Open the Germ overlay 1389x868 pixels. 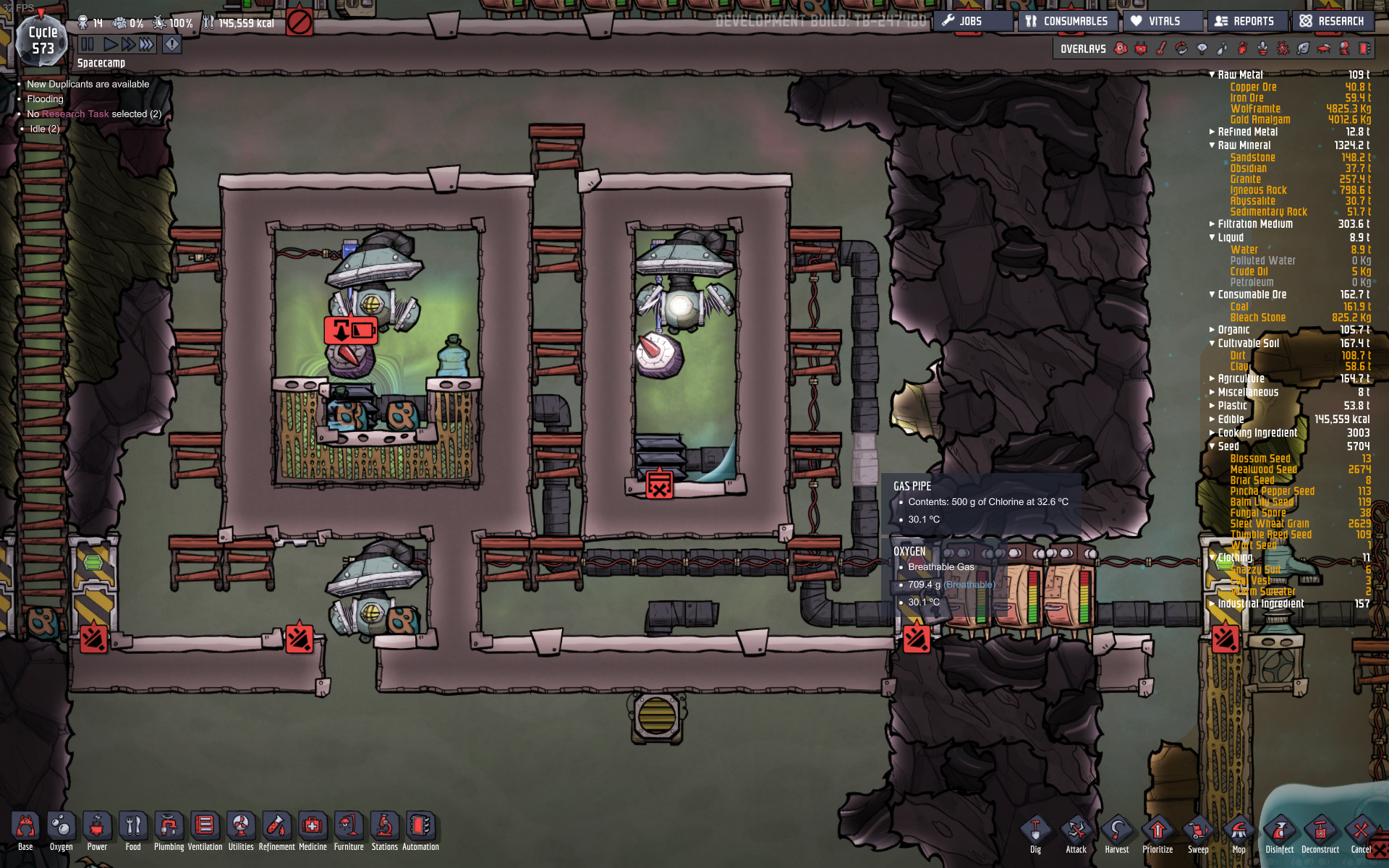pos(1282,48)
